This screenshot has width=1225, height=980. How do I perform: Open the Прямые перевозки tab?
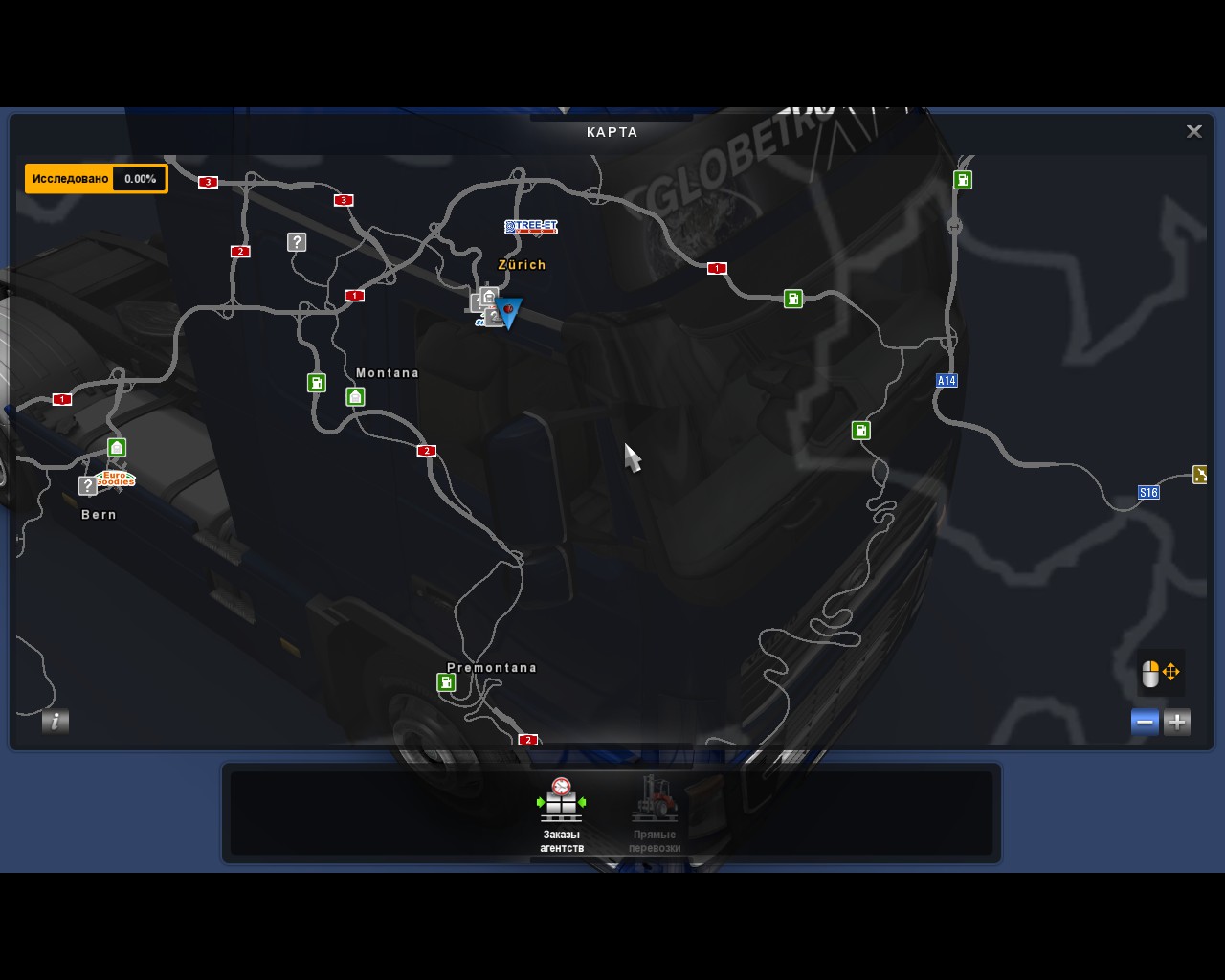tap(656, 813)
